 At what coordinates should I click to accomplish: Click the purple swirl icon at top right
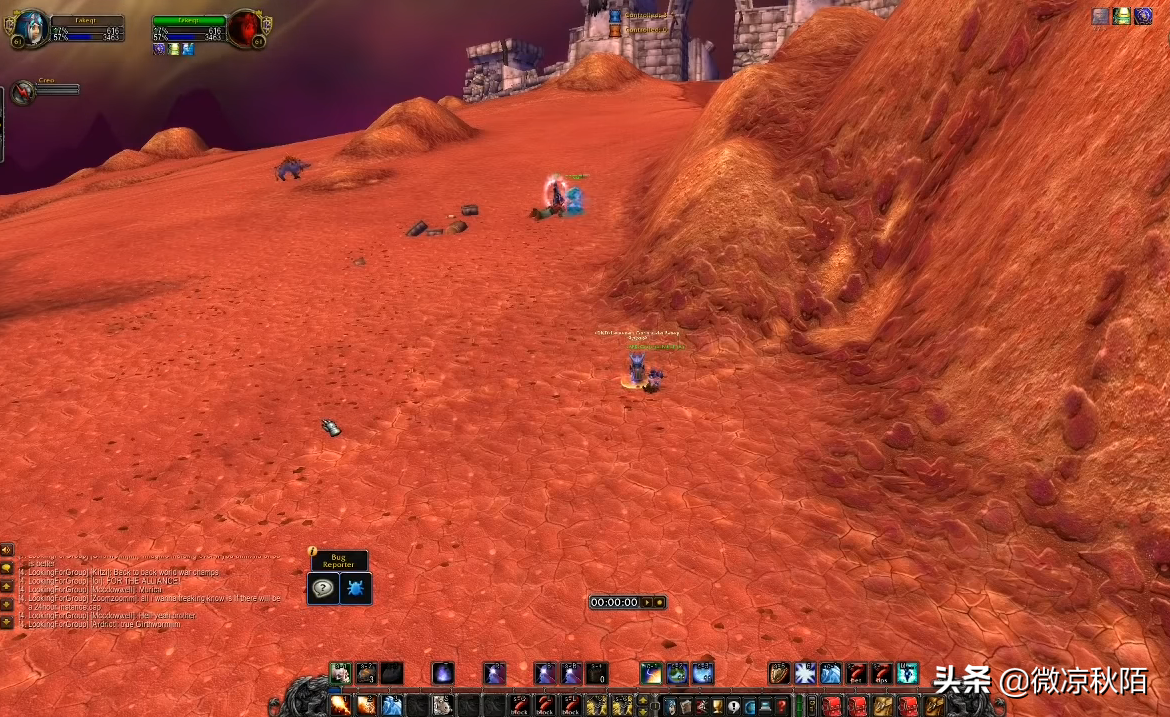[x=1143, y=16]
